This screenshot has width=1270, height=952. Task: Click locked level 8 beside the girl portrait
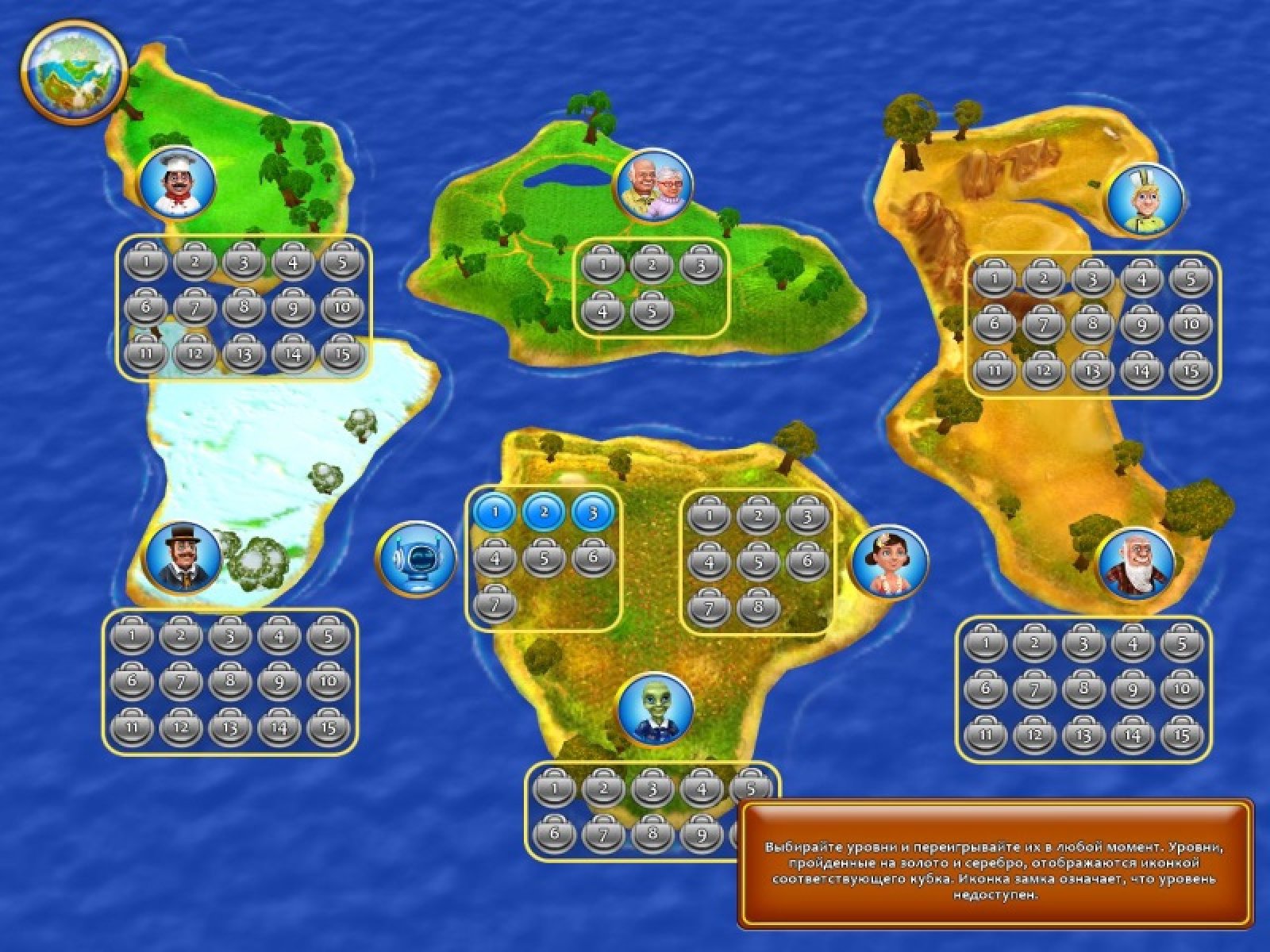click(x=759, y=609)
